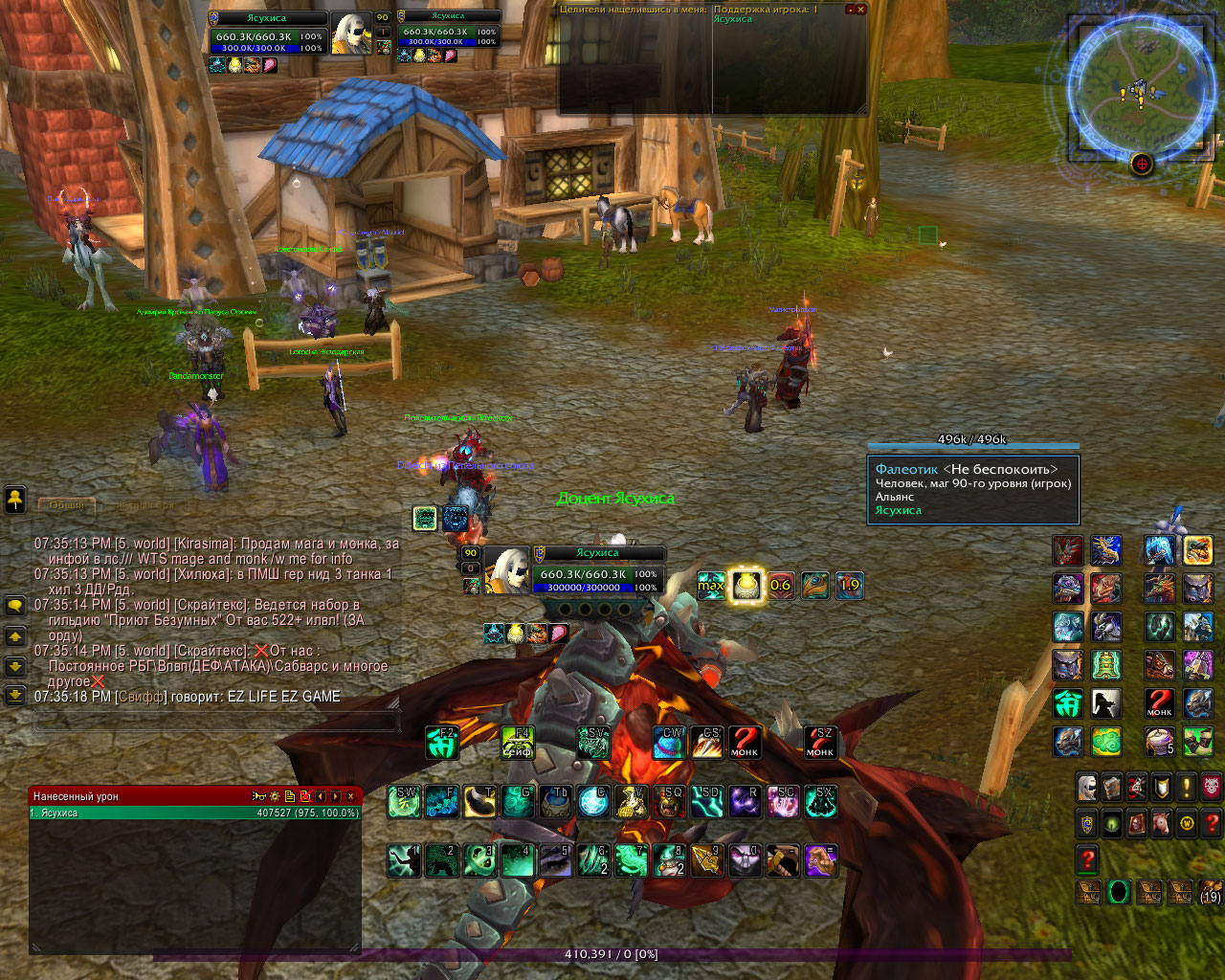Image resolution: width=1225 pixels, height=980 pixels.
Task: Open the social friends button above chat
Action: click(15, 498)
